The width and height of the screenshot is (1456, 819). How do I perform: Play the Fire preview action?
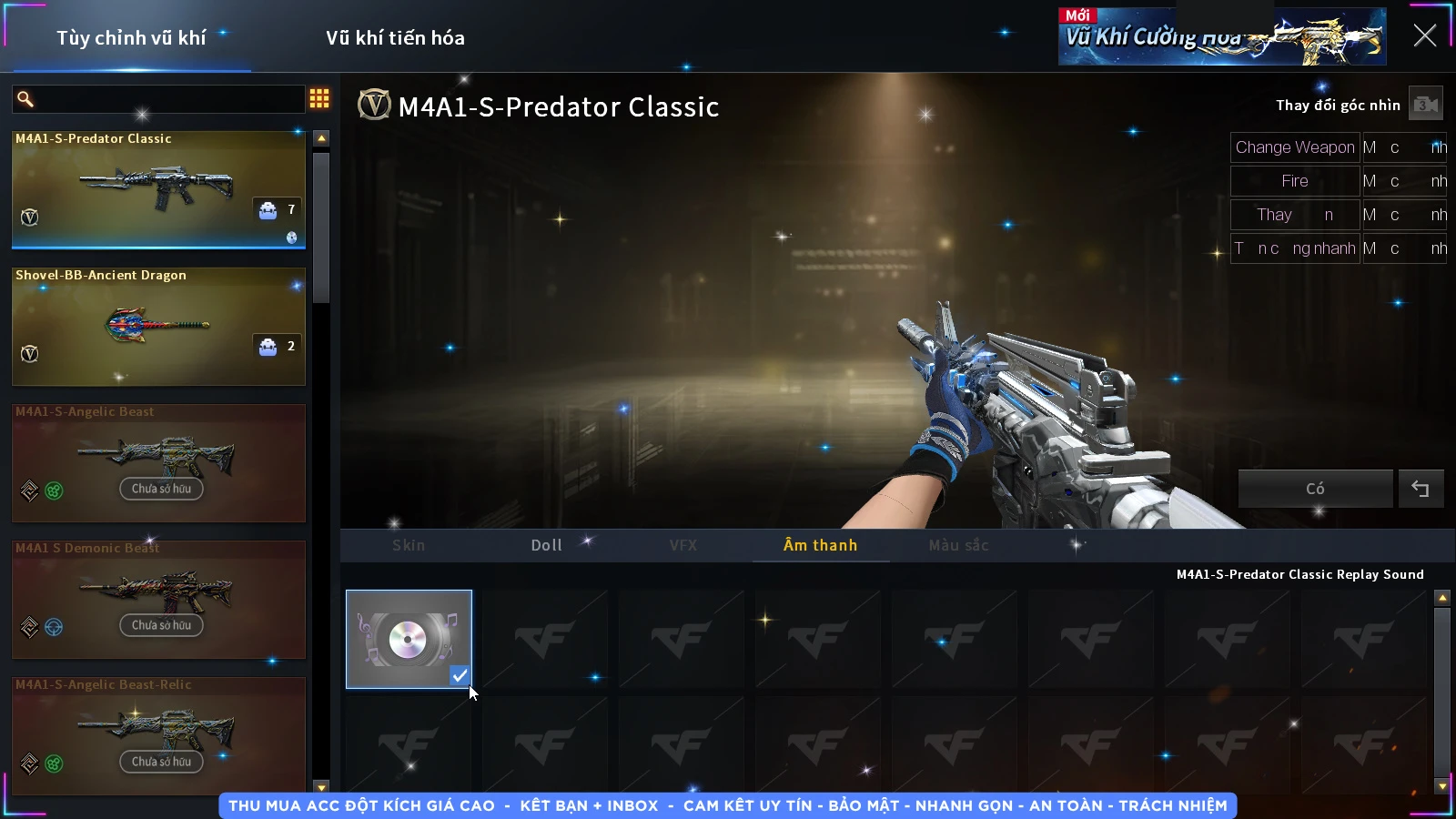(1295, 181)
